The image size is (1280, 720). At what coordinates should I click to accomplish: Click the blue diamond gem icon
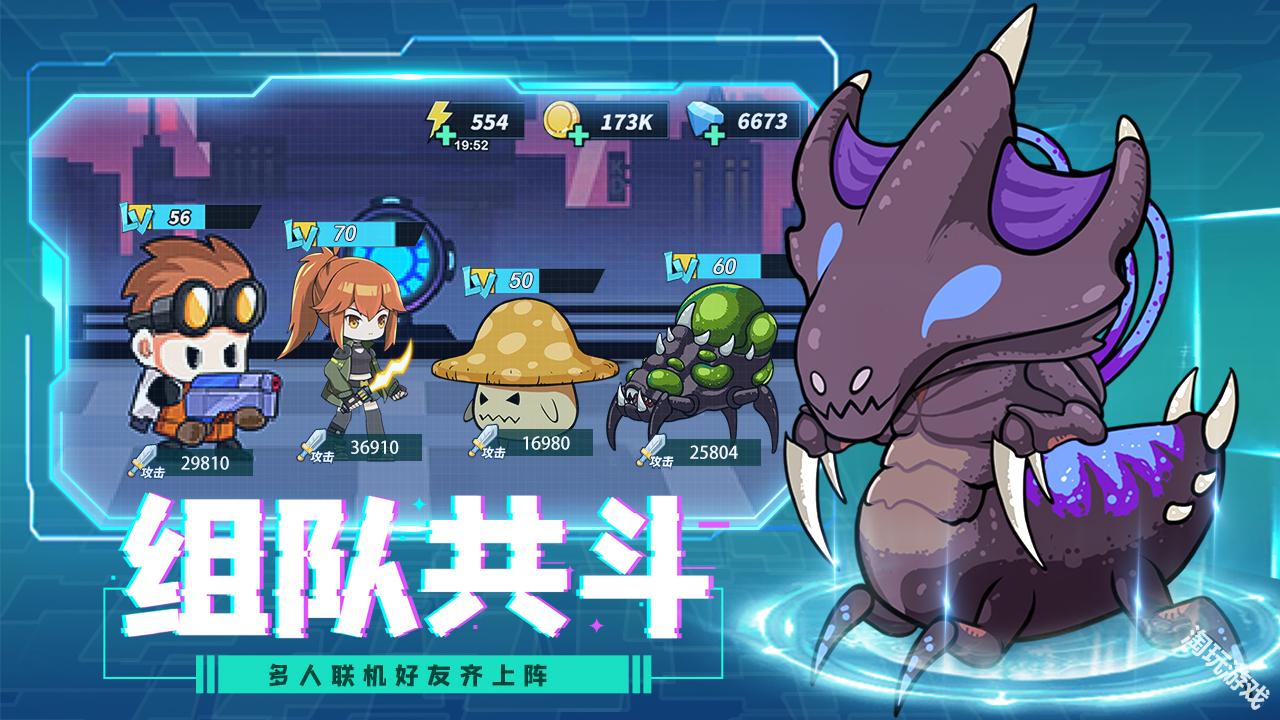coord(701,119)
